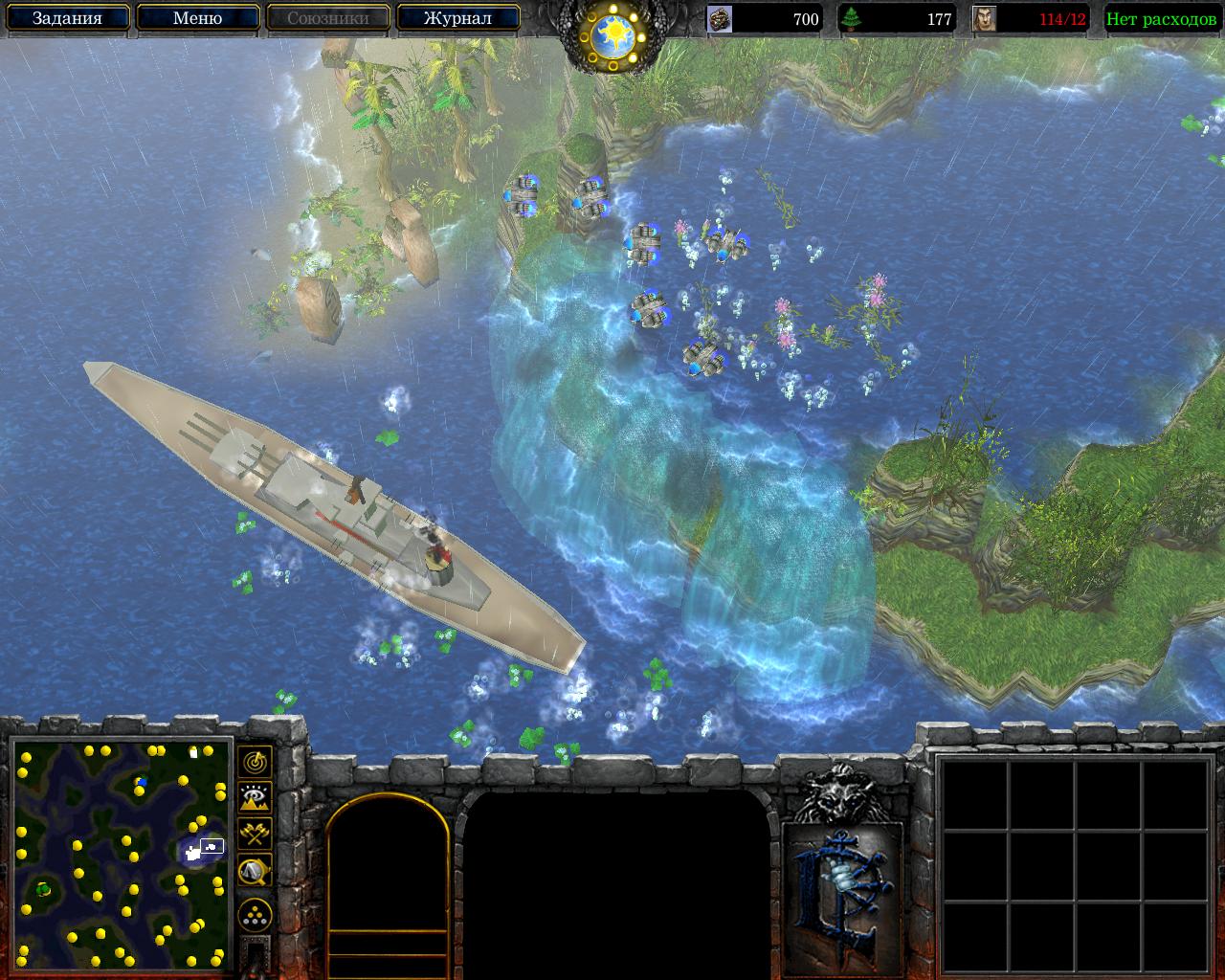
Task: Click the lumber tree icon
Action: pyautogui.click(x=851, y=19)
